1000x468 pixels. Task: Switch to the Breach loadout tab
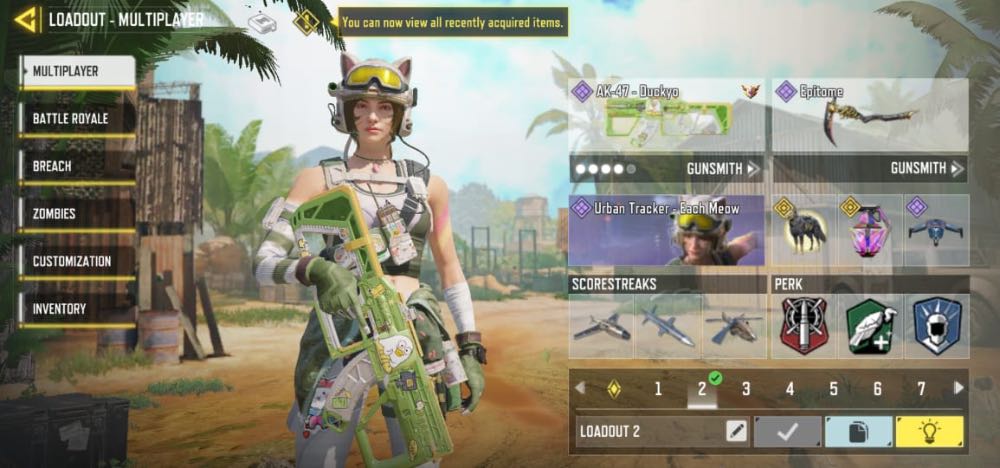tap(76, 166)
